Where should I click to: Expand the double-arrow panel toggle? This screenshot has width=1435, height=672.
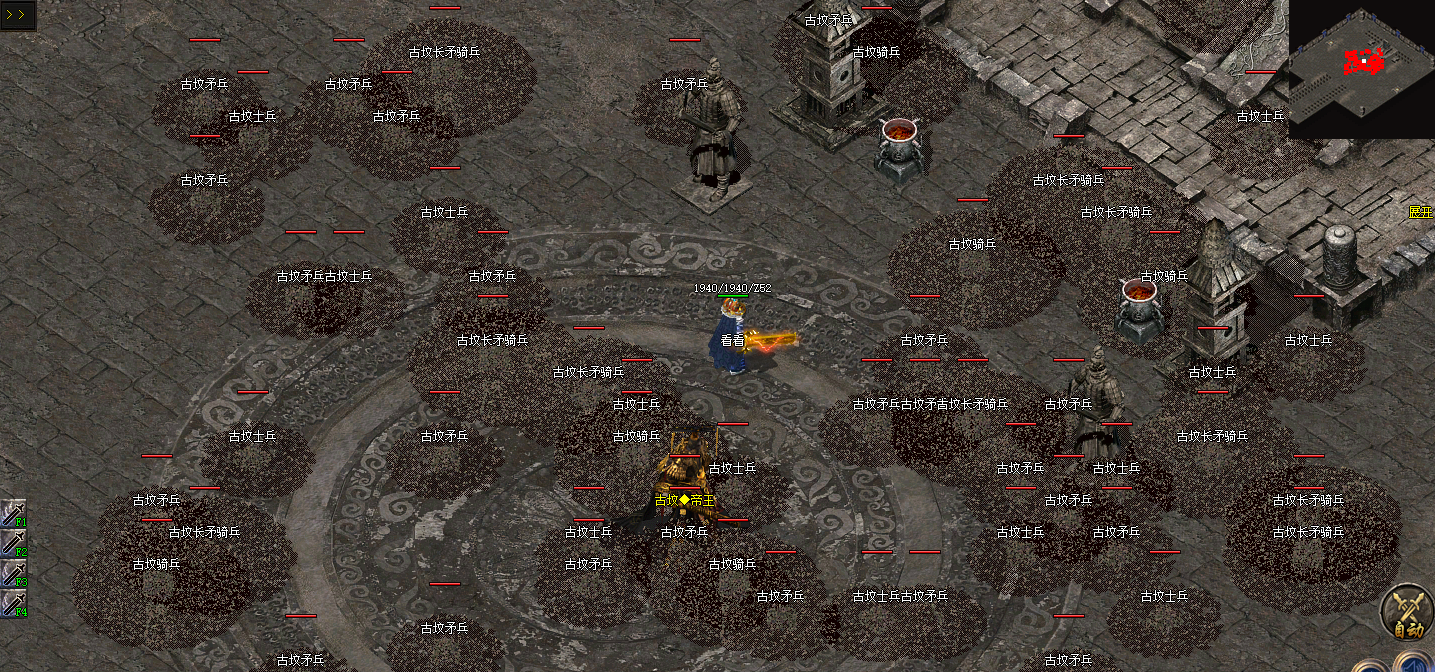click(17, 15)
